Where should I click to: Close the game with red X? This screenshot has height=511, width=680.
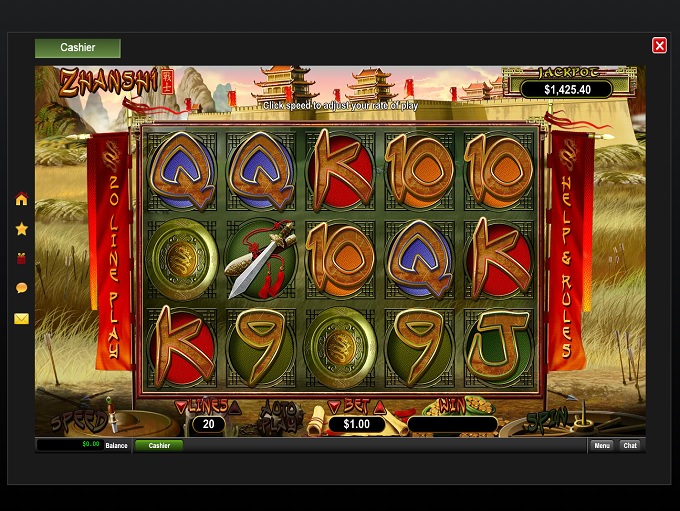point(659,45)
